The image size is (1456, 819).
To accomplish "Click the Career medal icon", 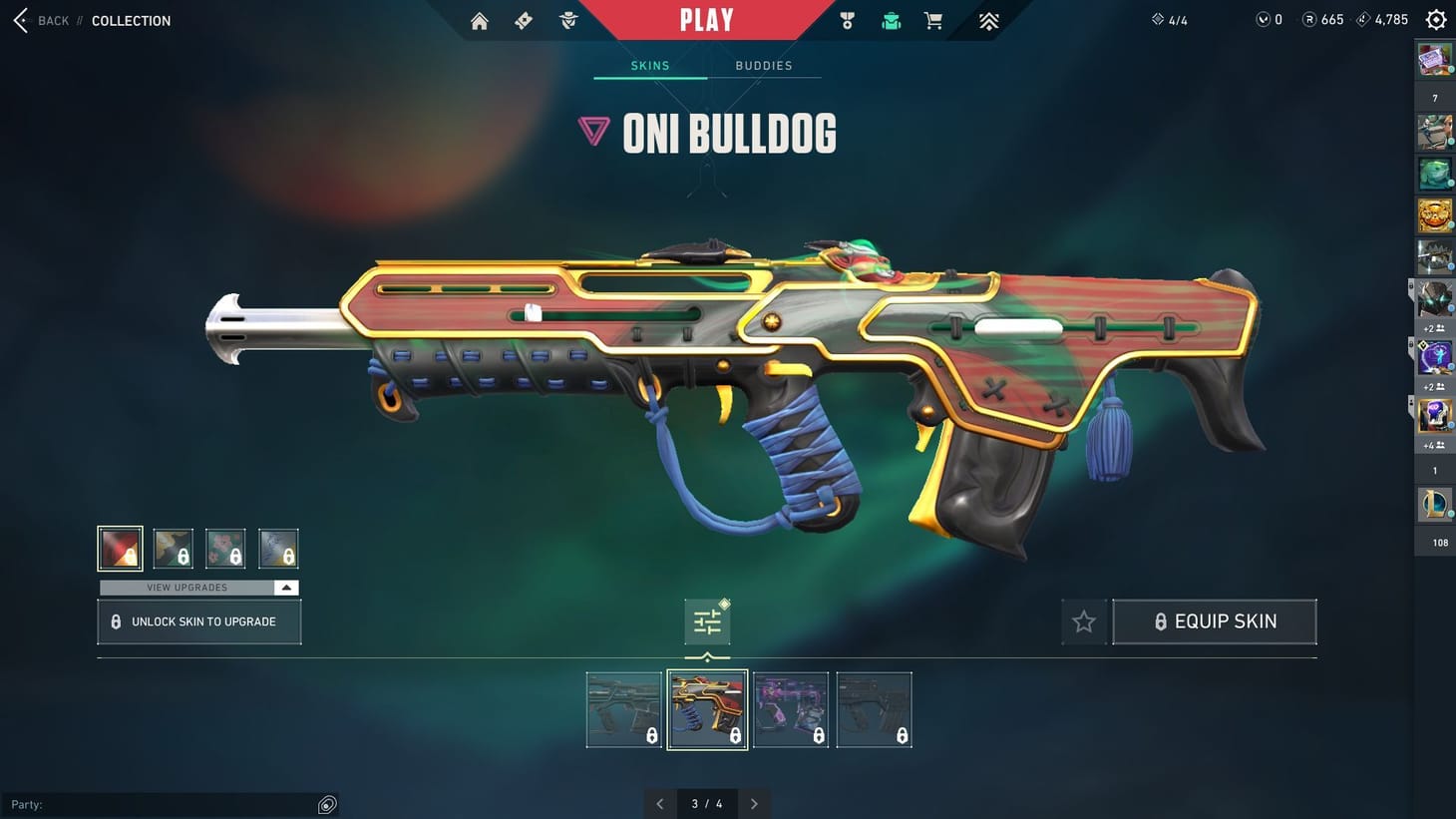I will (x=846, y=20).
